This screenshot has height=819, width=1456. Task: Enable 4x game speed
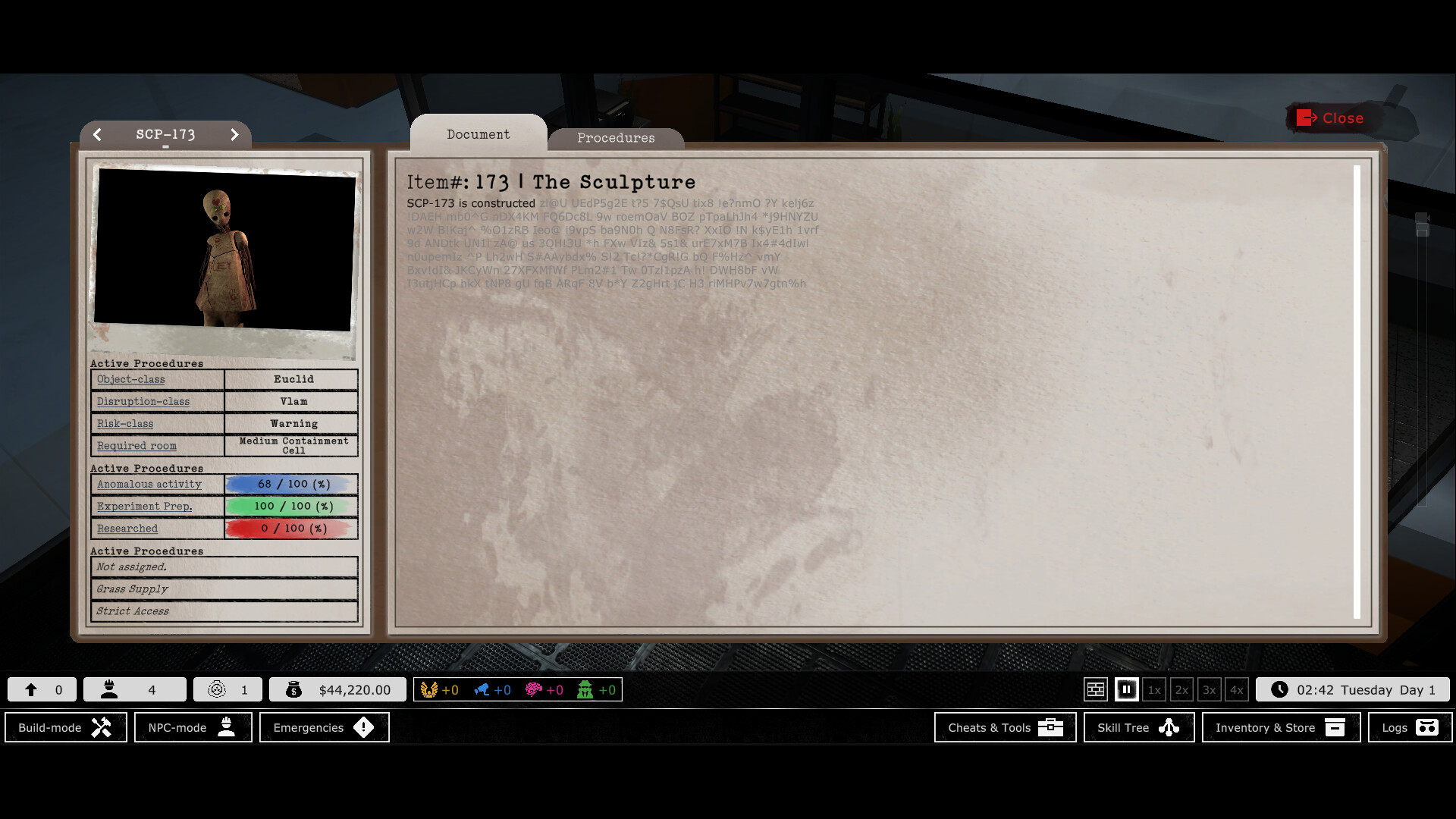1237,689
